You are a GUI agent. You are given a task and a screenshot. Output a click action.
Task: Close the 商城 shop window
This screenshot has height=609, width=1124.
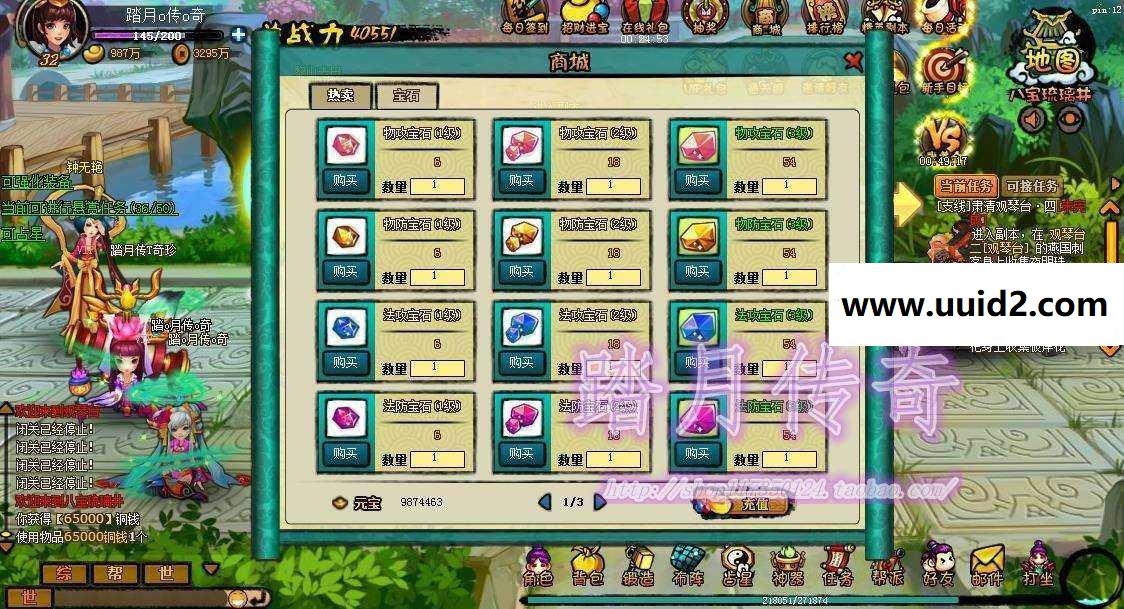pos(853,61)
